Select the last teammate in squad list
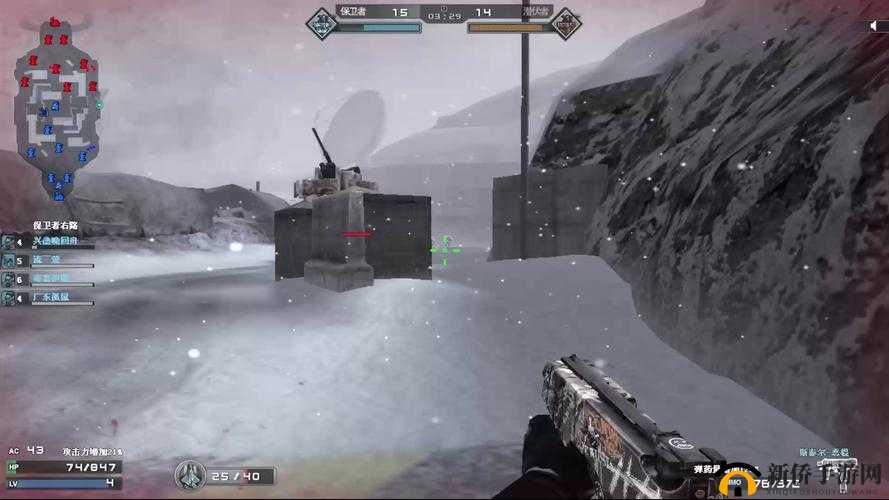Image resolution: width=889 pixels, height=500 pixels. tap(48, 298)
